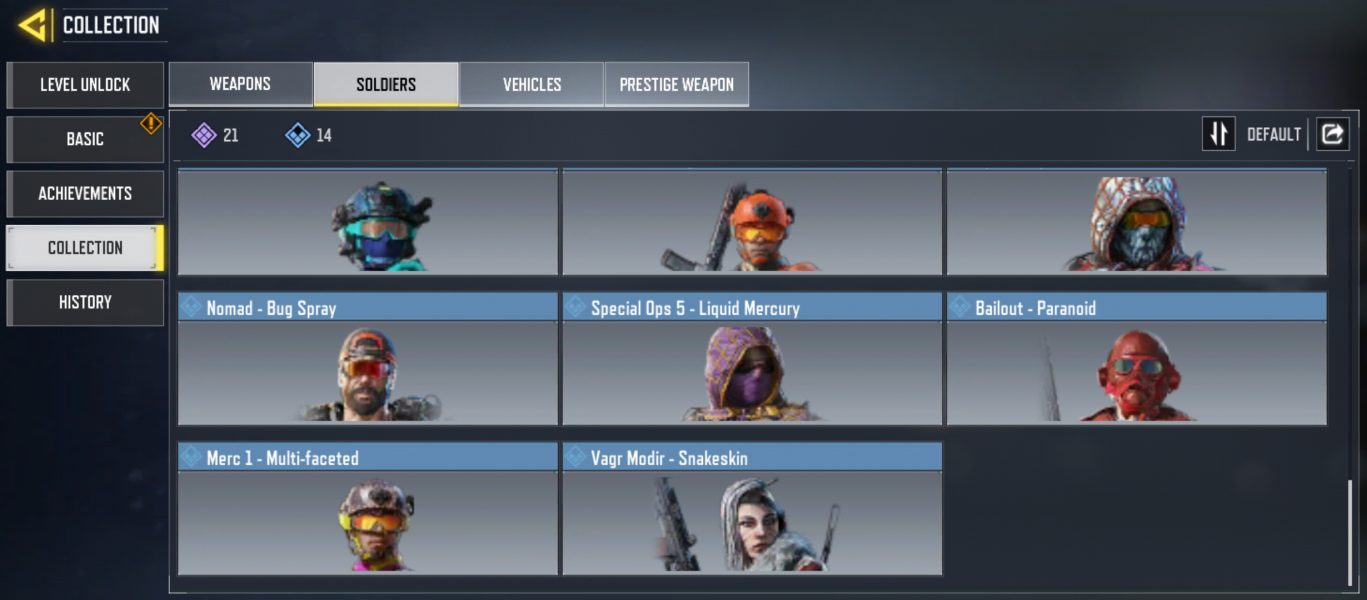Go back using the yellow arrow
This screenshot has width=1367, height=600.
33,25
